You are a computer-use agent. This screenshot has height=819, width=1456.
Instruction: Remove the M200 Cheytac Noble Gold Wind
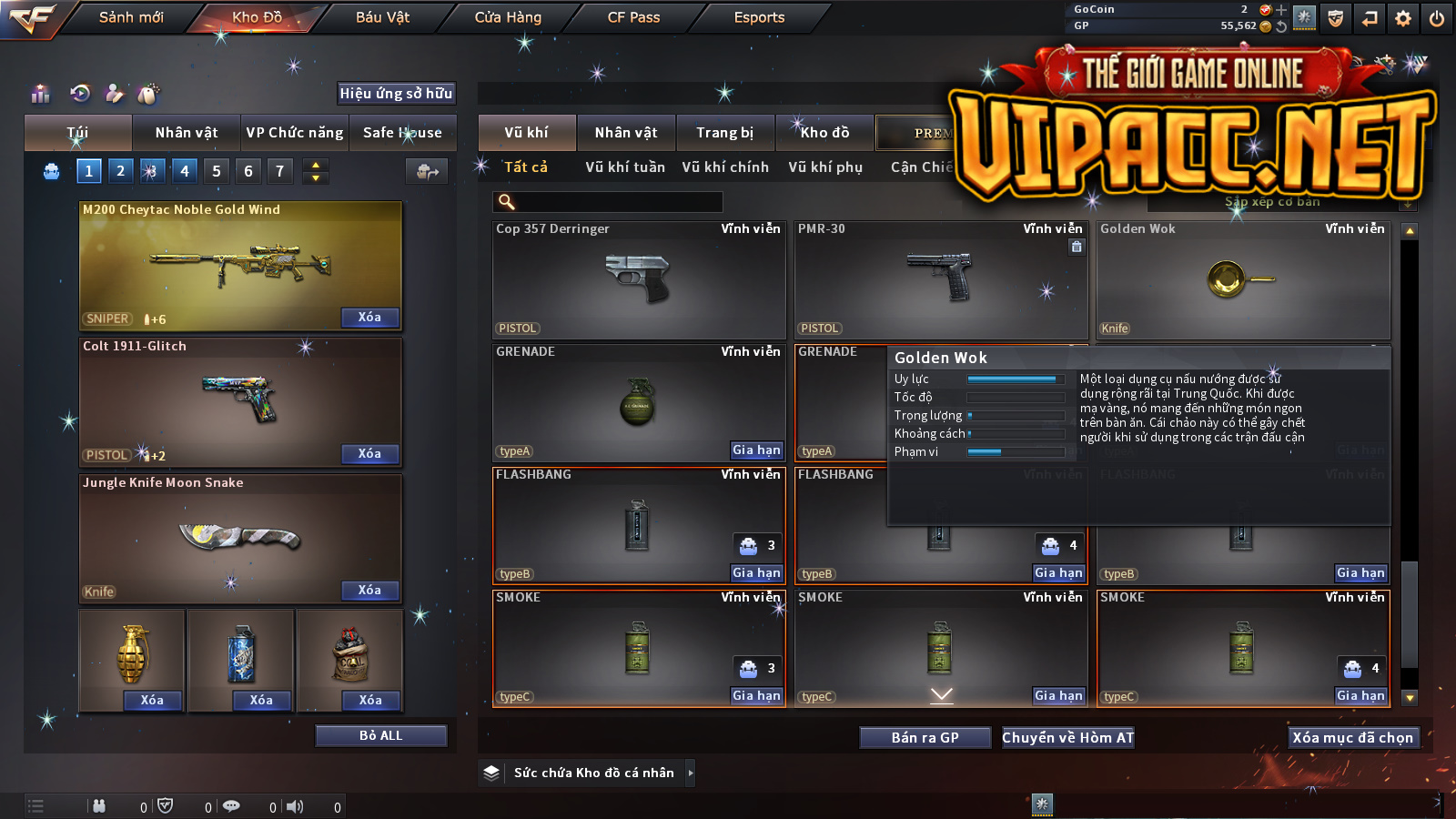tap(369, 318)
